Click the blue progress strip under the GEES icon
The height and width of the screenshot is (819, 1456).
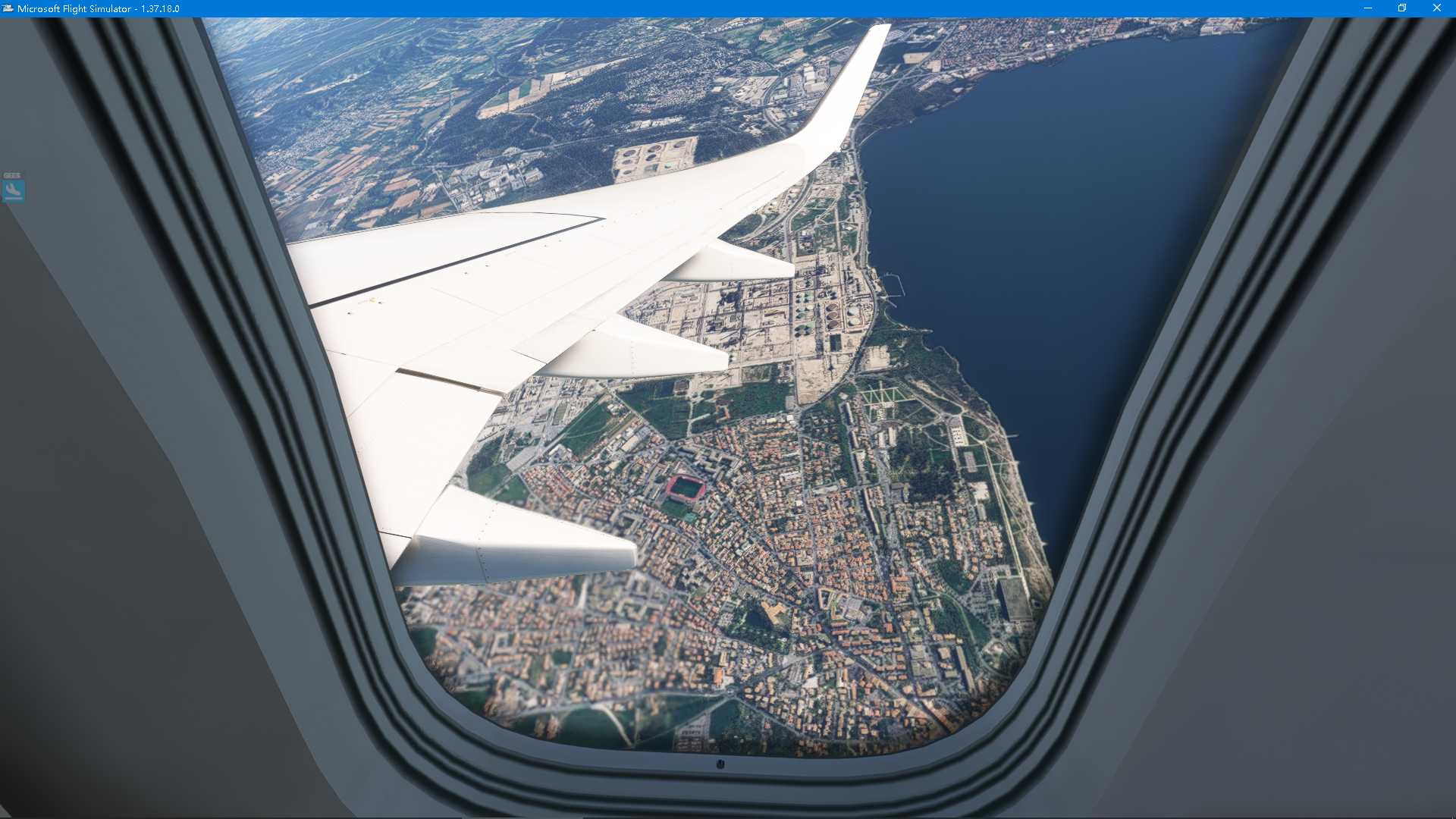click(14, 199)
